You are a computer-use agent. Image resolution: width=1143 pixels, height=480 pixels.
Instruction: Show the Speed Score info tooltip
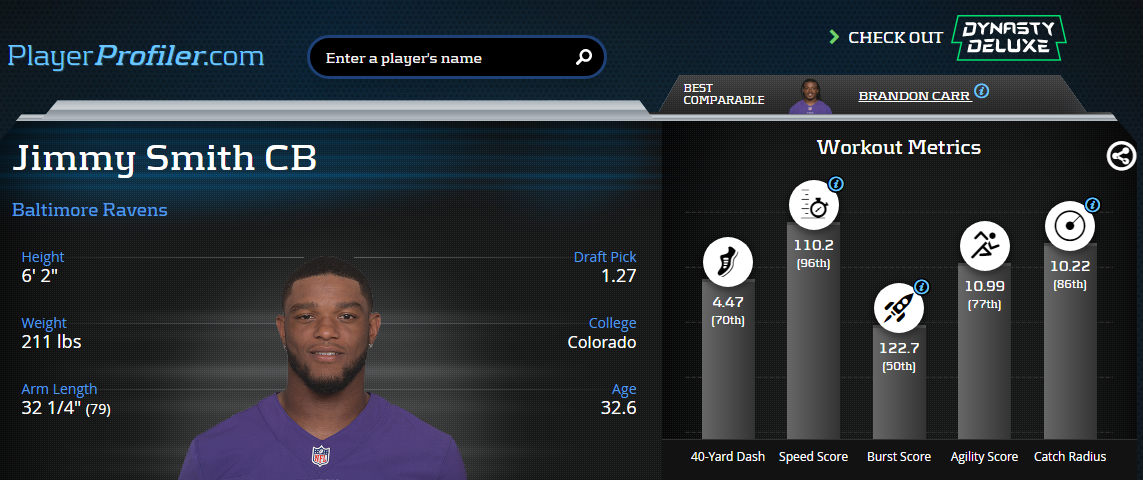coord(837,184)
